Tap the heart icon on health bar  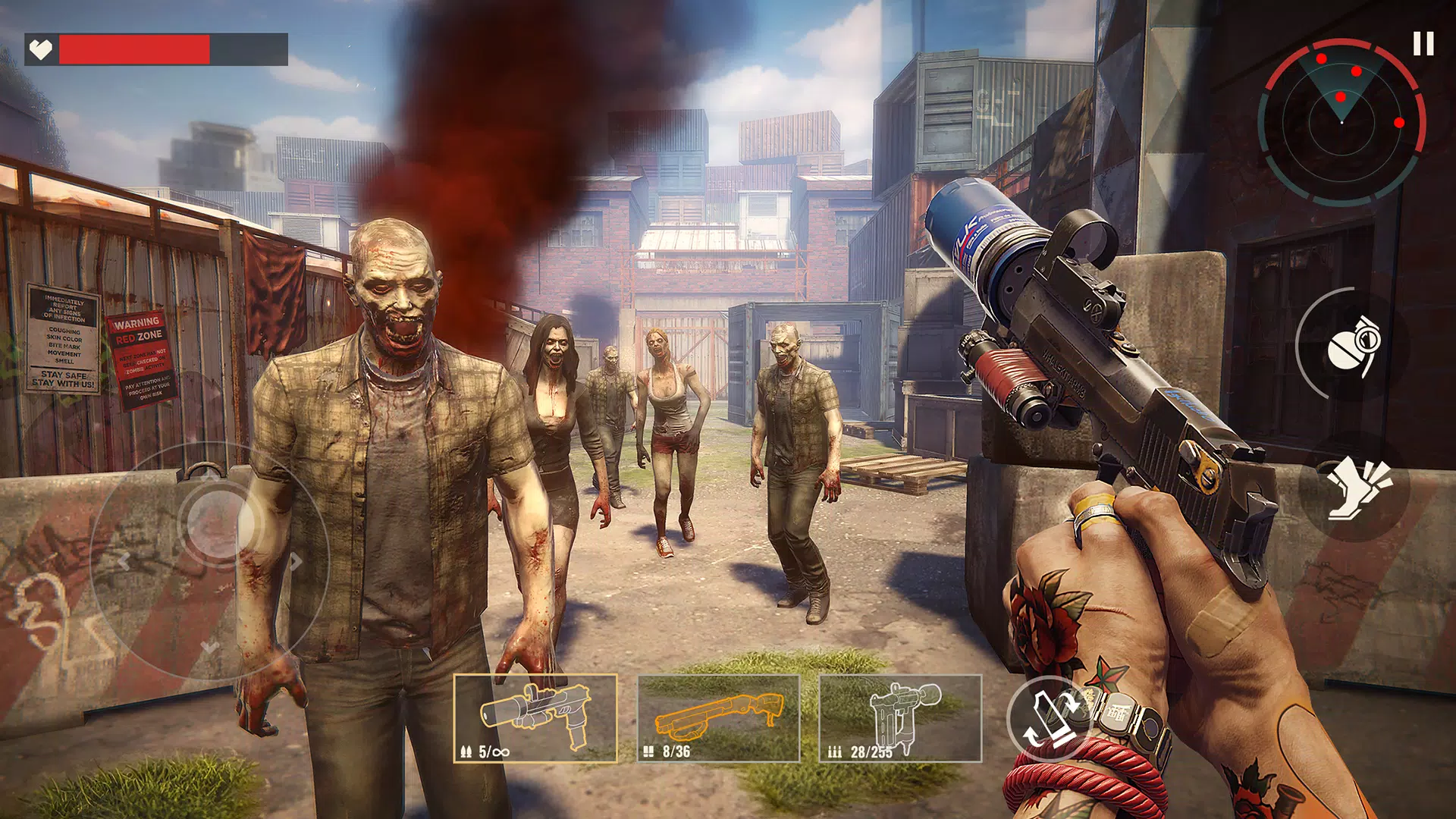42,47
